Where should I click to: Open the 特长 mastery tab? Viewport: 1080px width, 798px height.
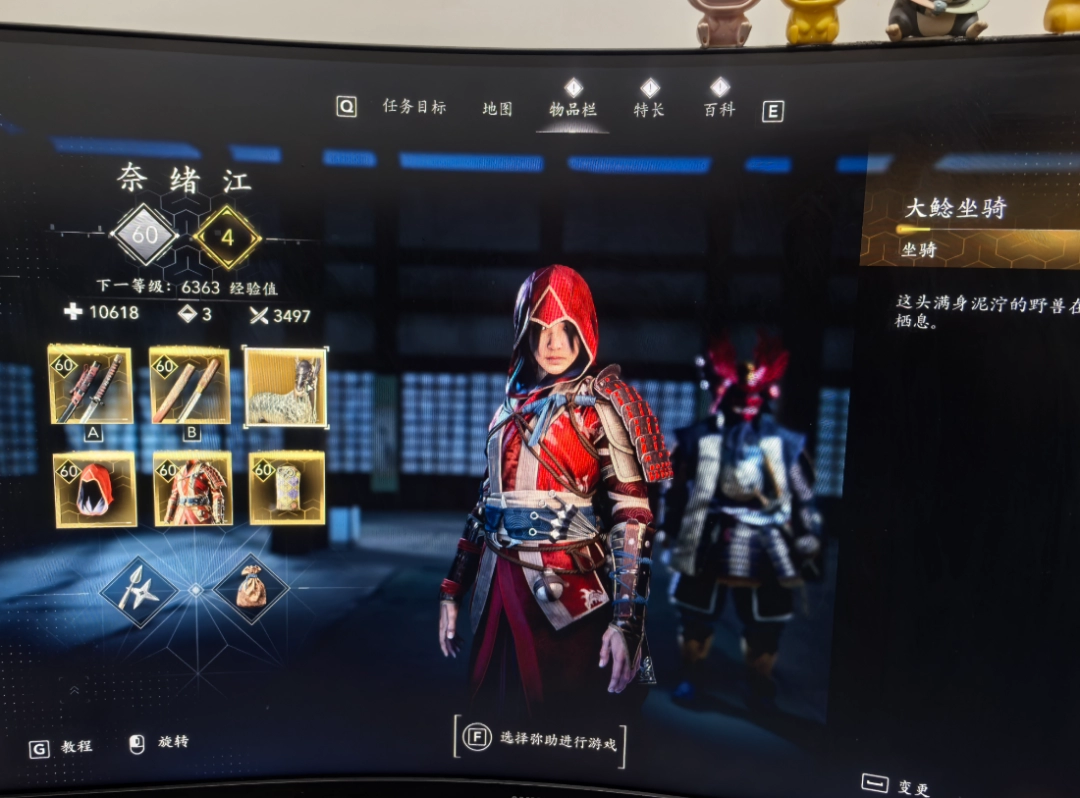pyautogui.click(x=649, y=109)
